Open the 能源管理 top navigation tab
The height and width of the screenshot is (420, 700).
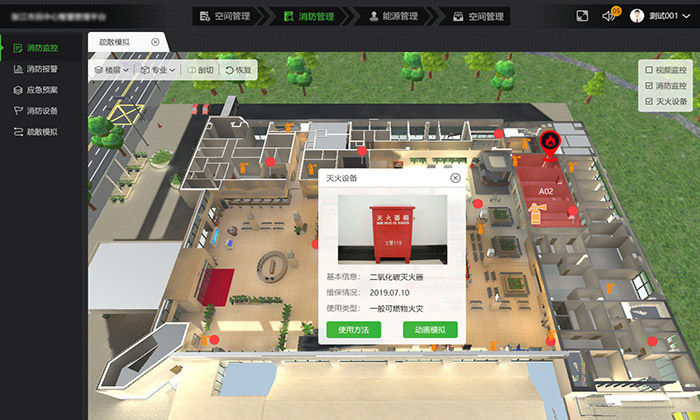[390, 16]
